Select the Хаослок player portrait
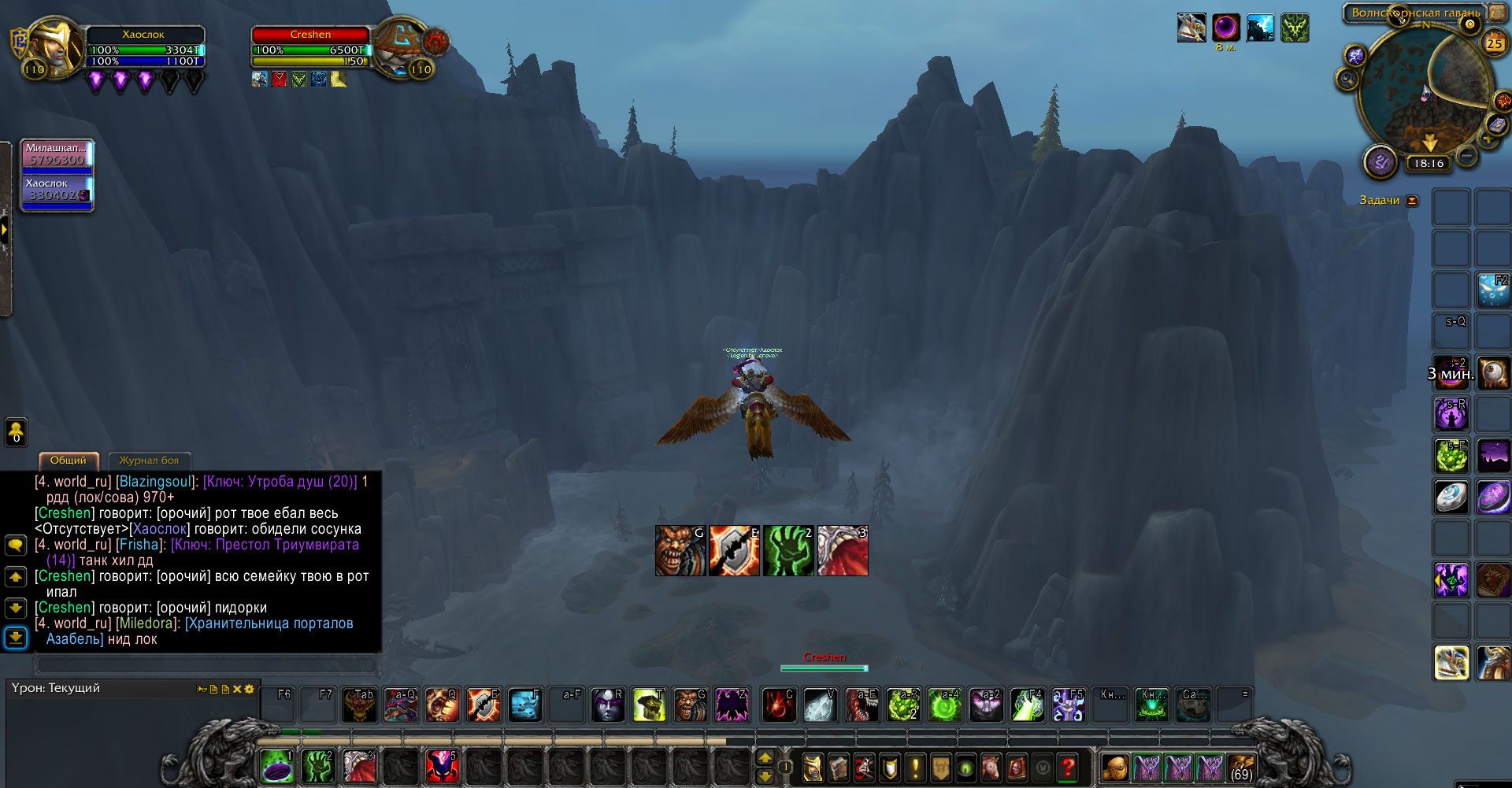Image resolution: width=1512 pixels, height=788 pixels. [x=57, y=46]
